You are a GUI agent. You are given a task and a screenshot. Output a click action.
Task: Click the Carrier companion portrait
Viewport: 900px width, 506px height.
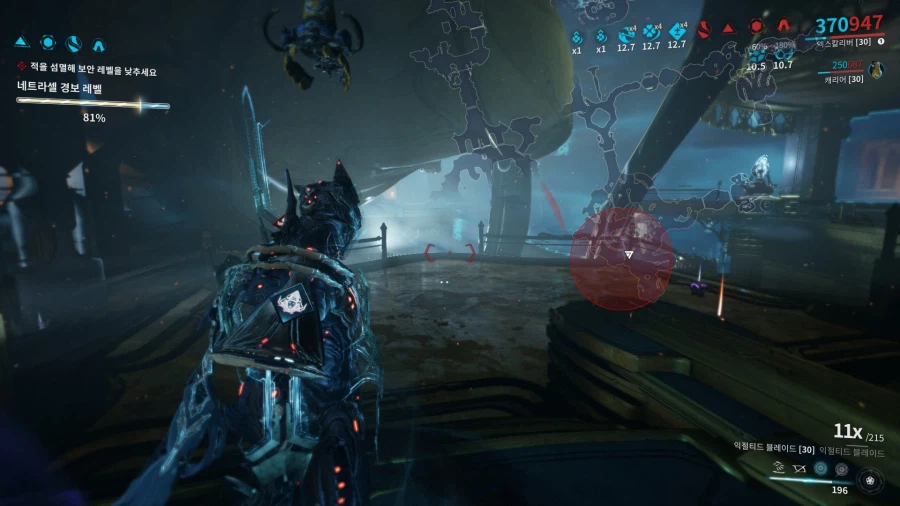pos(876,69)
